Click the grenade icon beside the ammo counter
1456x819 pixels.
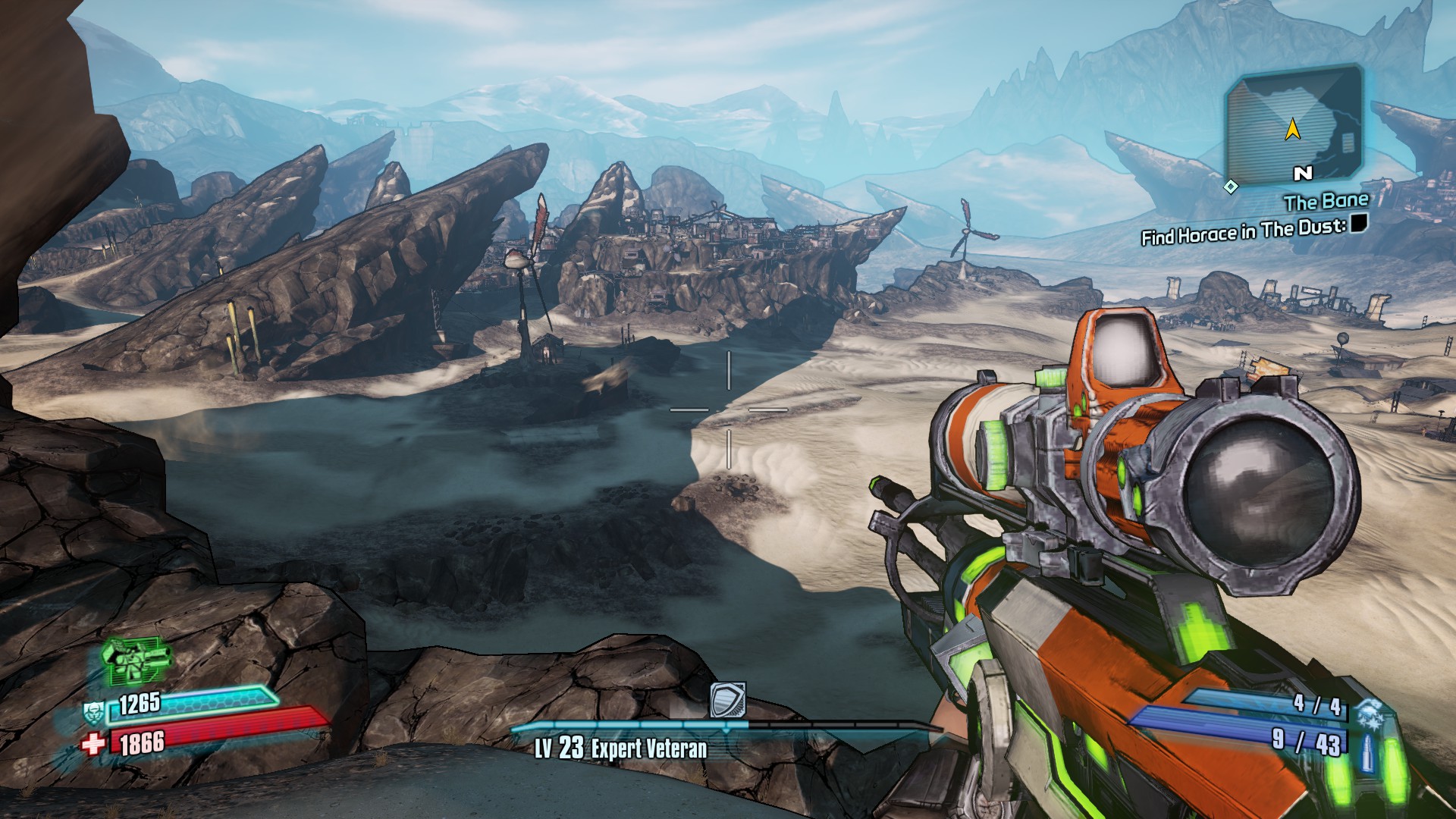pos(1370,714)
